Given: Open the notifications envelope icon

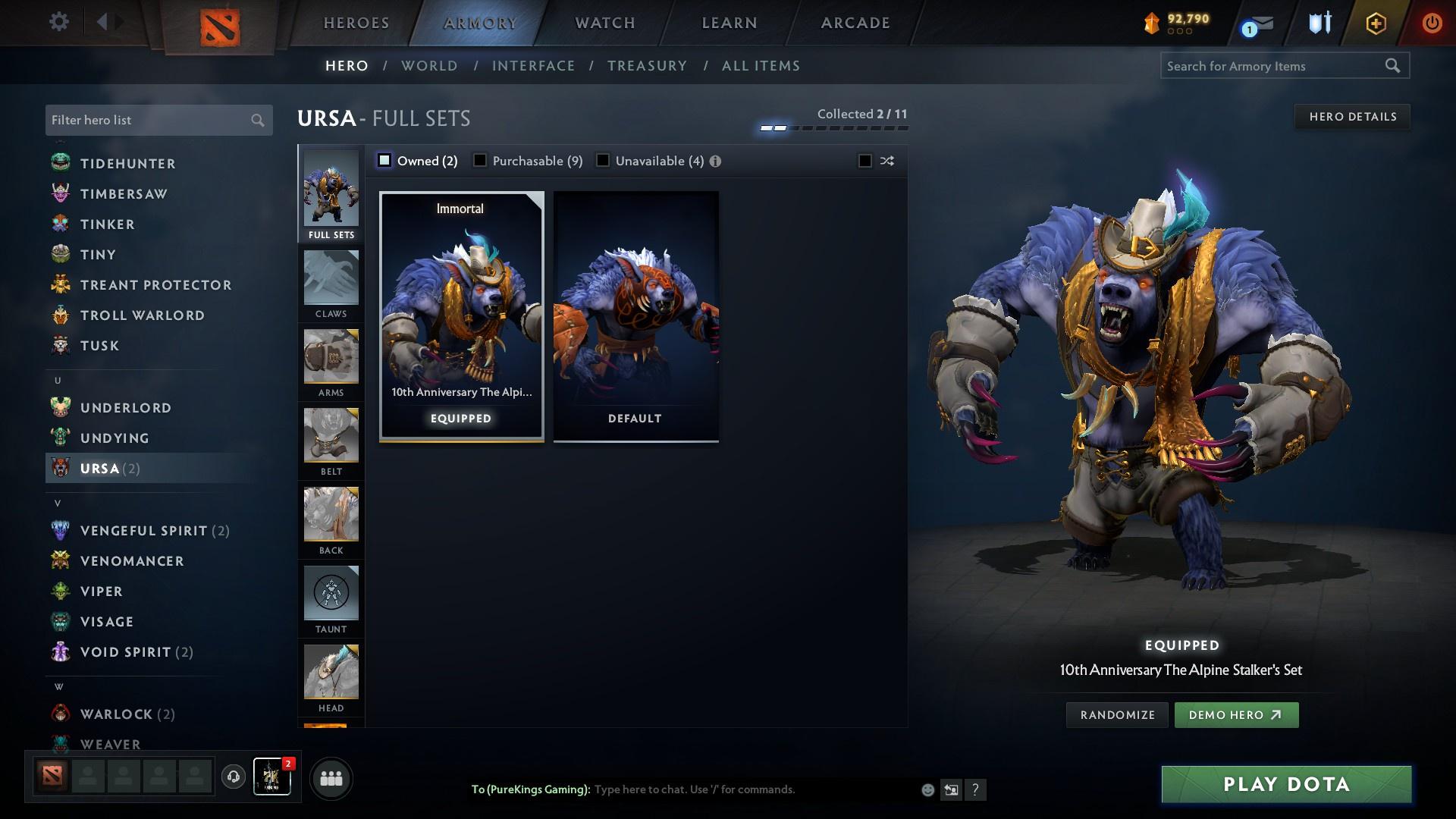Looking at the screenshot, I should point(1253,23).
